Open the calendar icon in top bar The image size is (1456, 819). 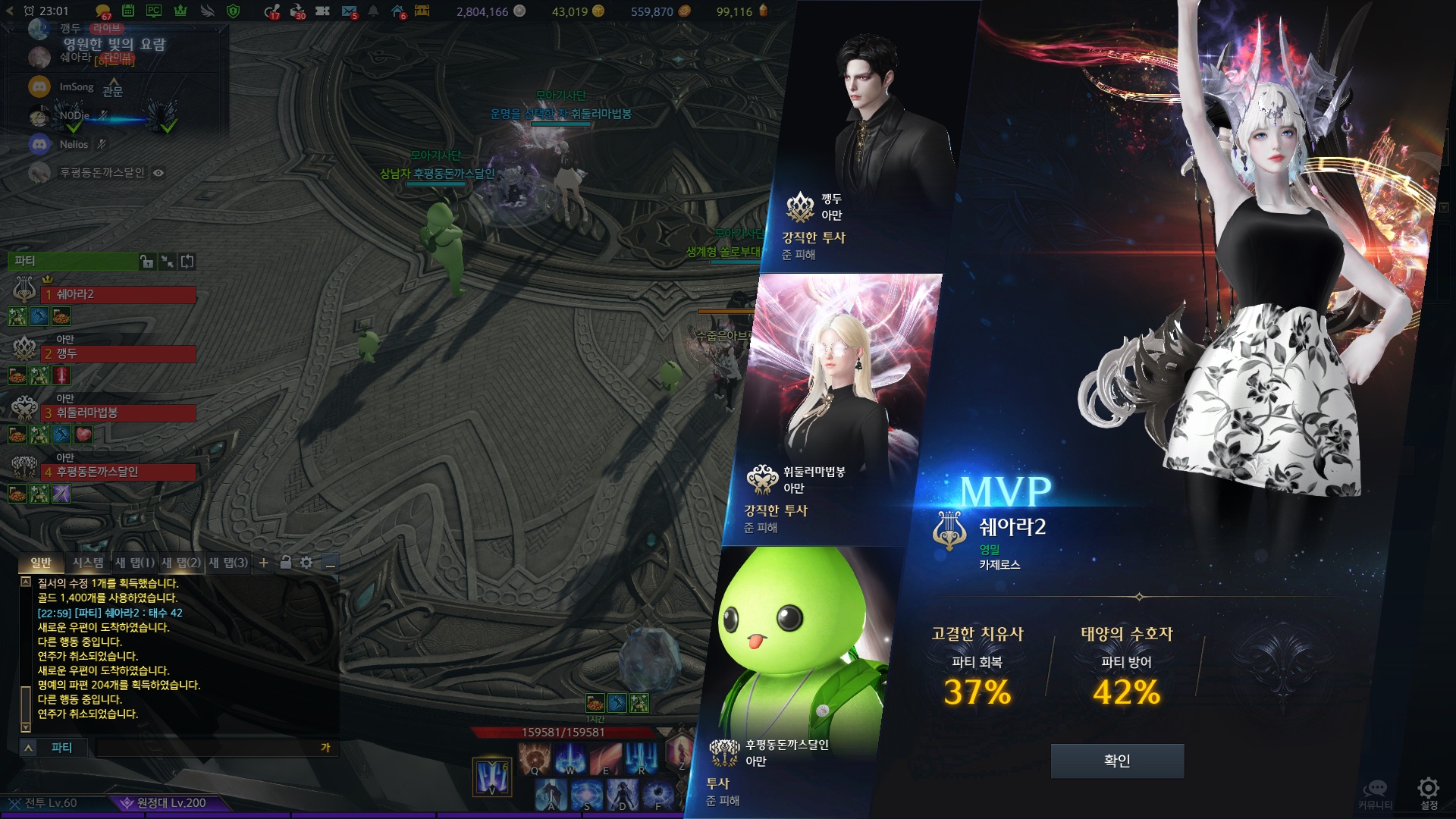click(x=128, y=11)
